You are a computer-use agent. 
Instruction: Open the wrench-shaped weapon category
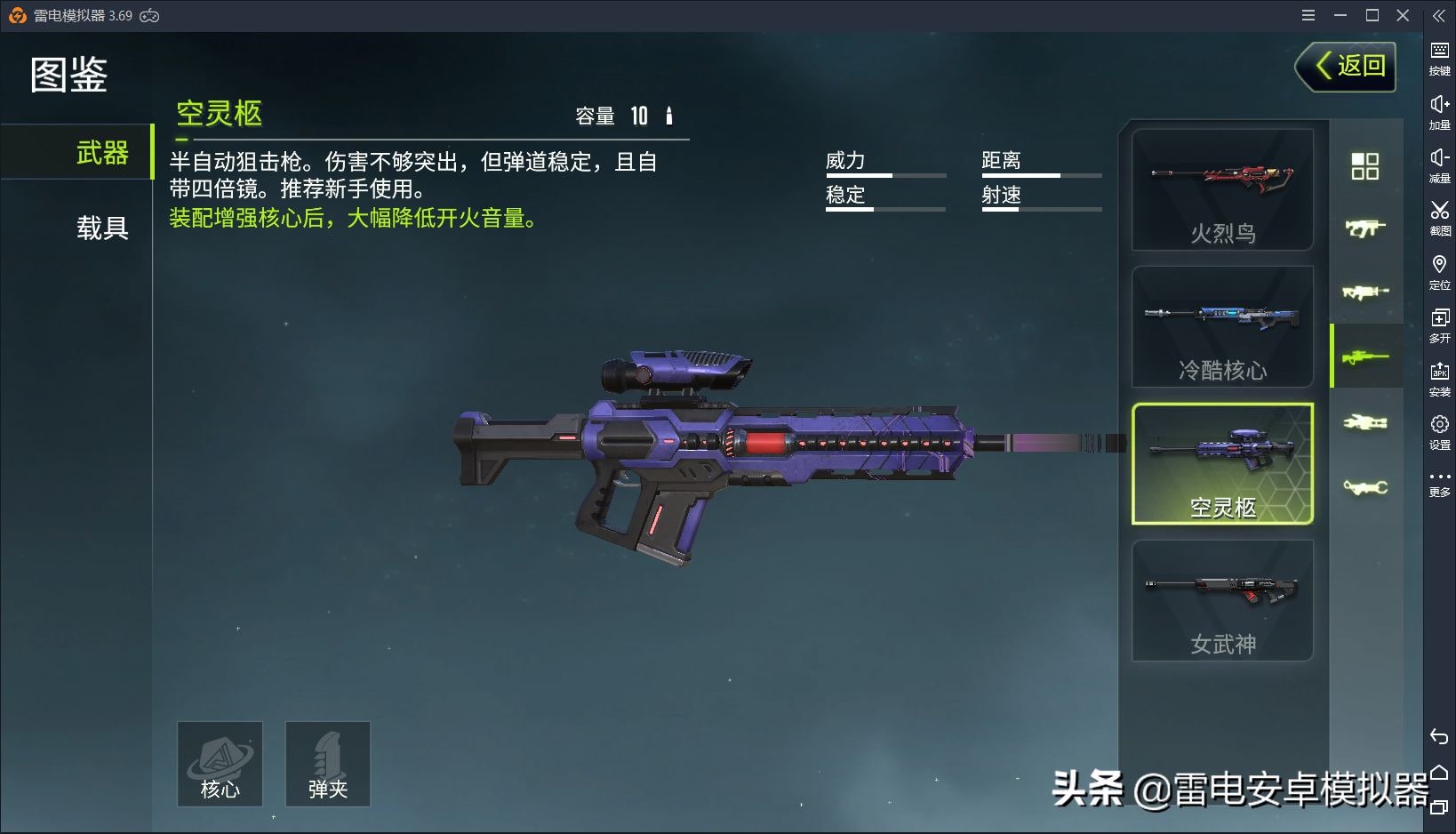click(1364, 487)
